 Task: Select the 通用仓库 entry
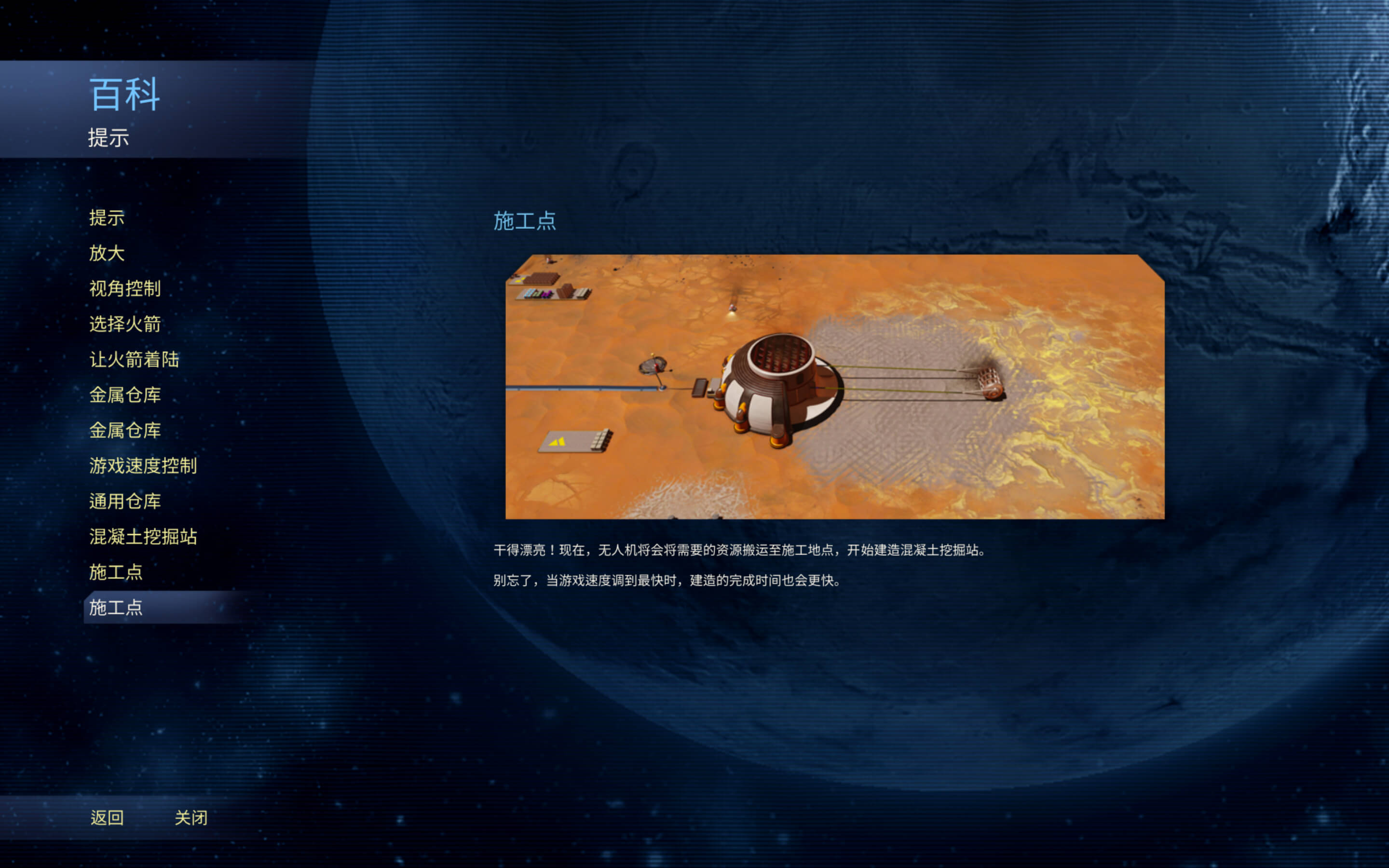tap(124, 501)
